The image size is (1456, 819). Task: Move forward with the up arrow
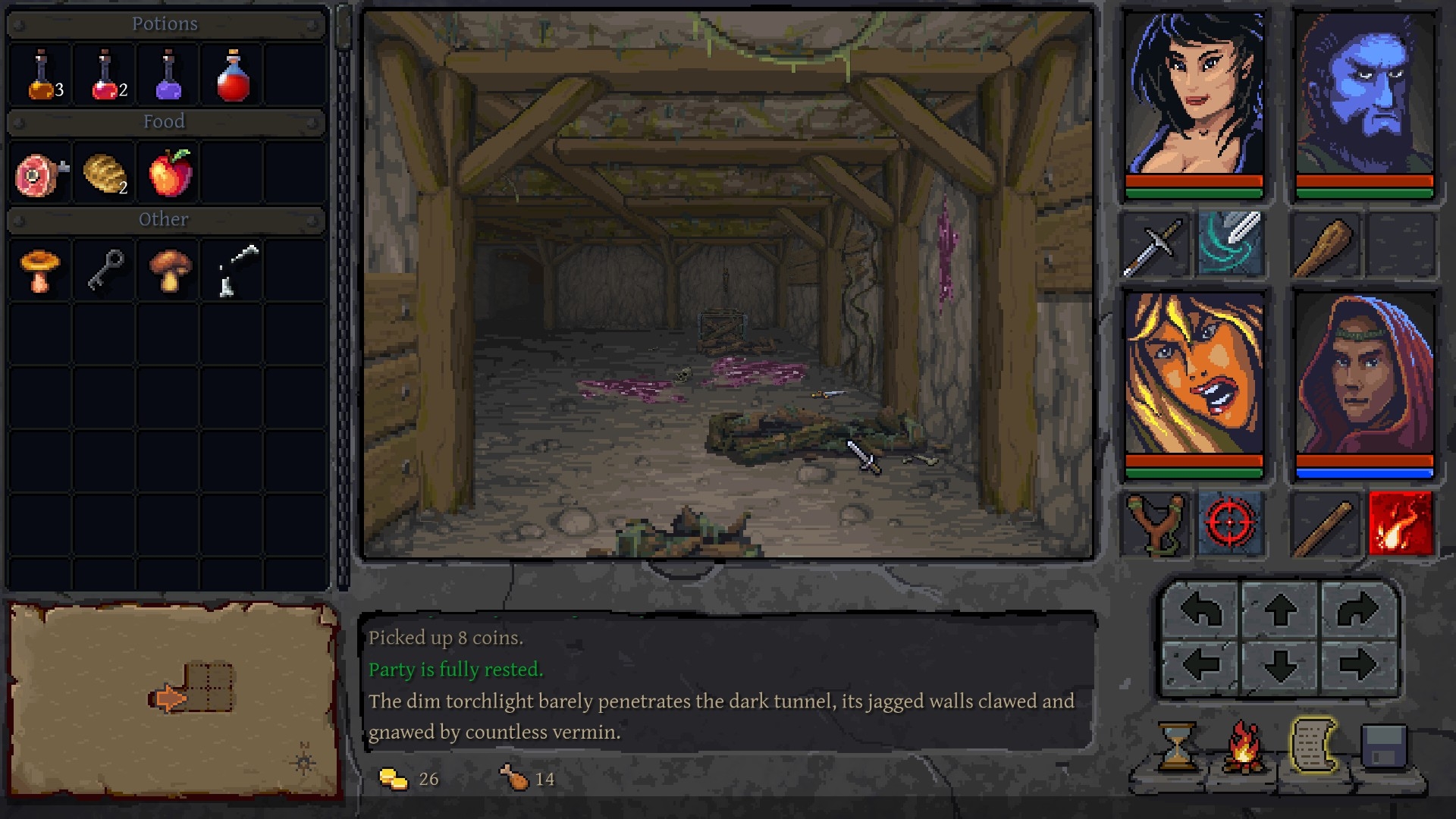coord(1279,610)
